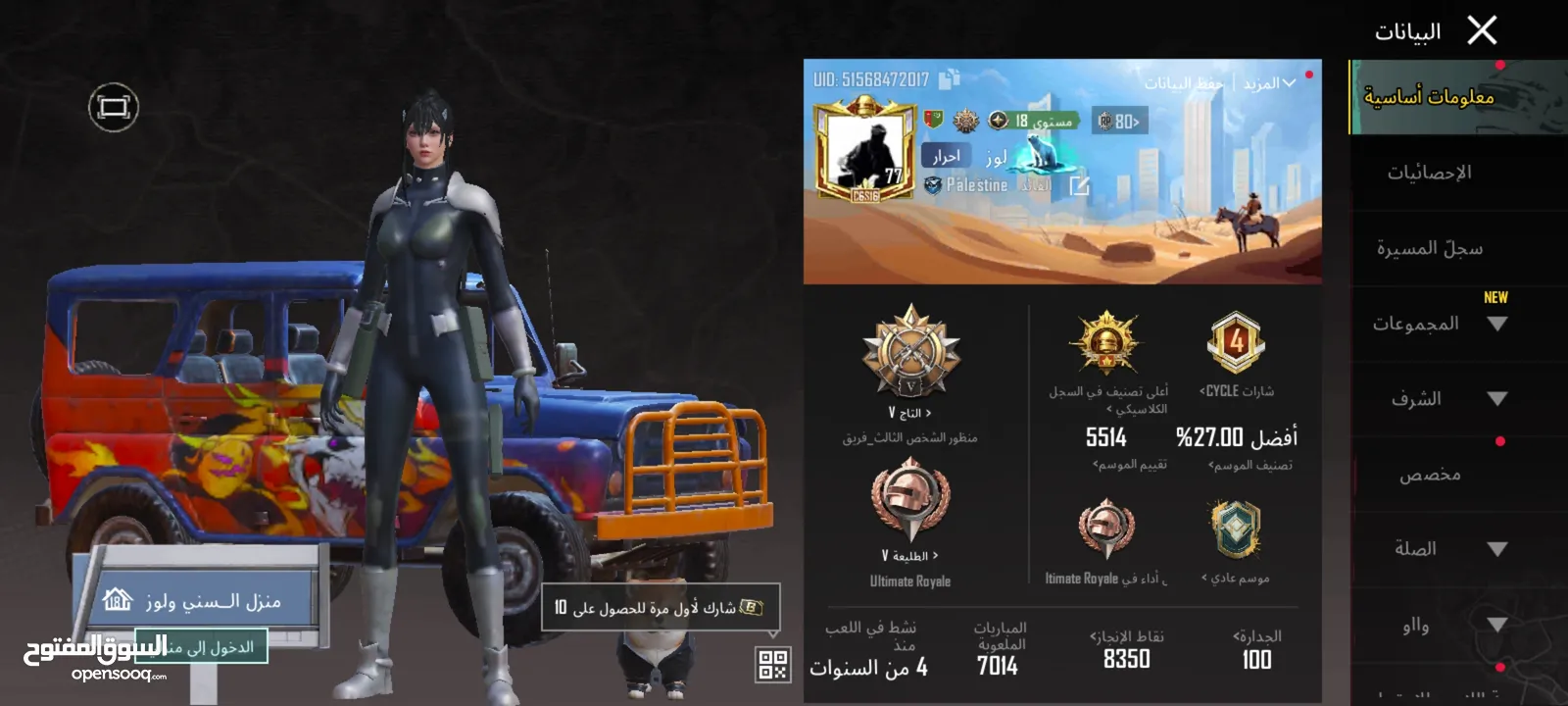The image size is (1568, 706).
Task: Click the player avatar frame
Action: coord(864,149)
